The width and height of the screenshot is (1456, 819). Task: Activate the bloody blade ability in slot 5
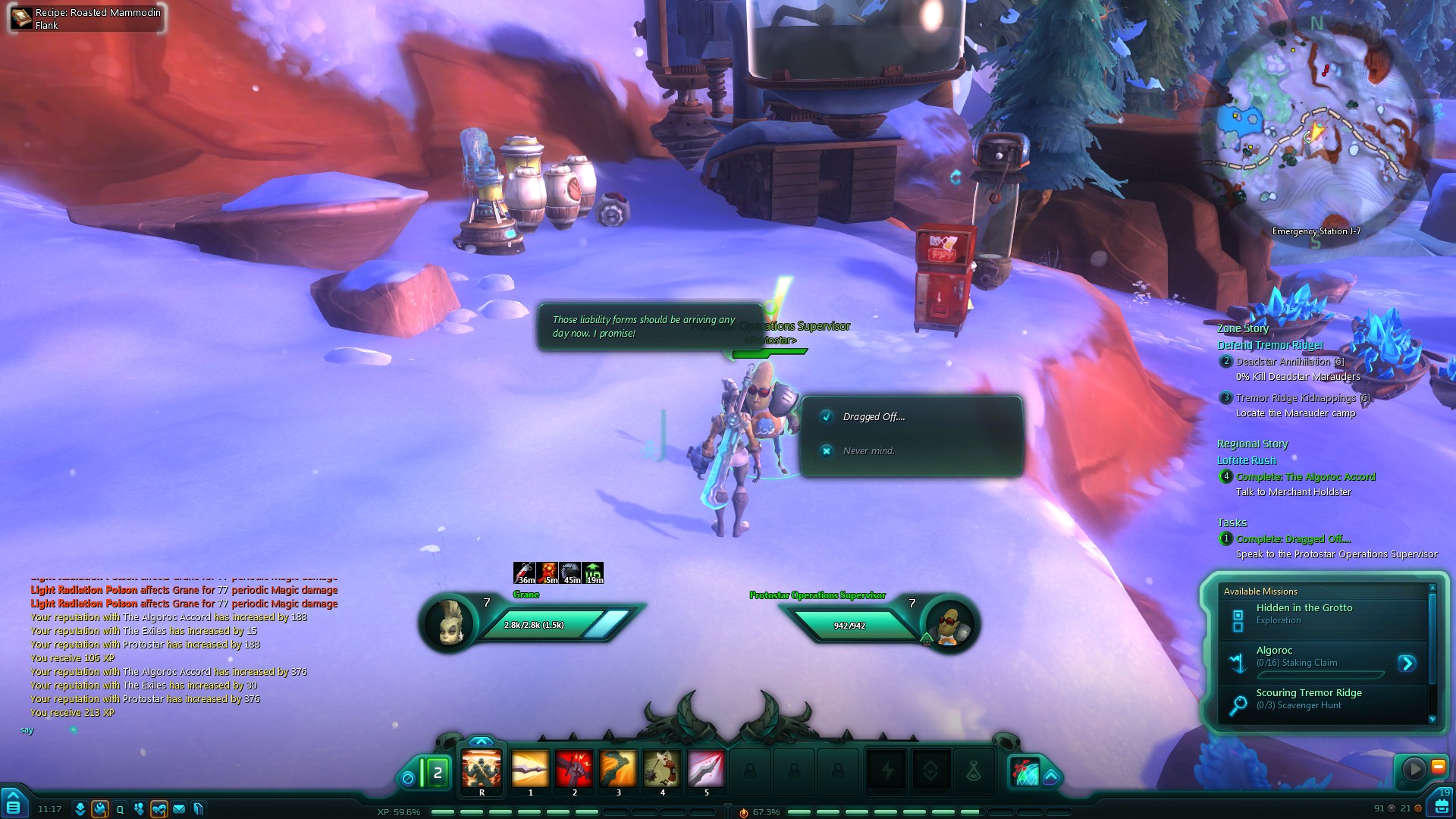[706, 769]
